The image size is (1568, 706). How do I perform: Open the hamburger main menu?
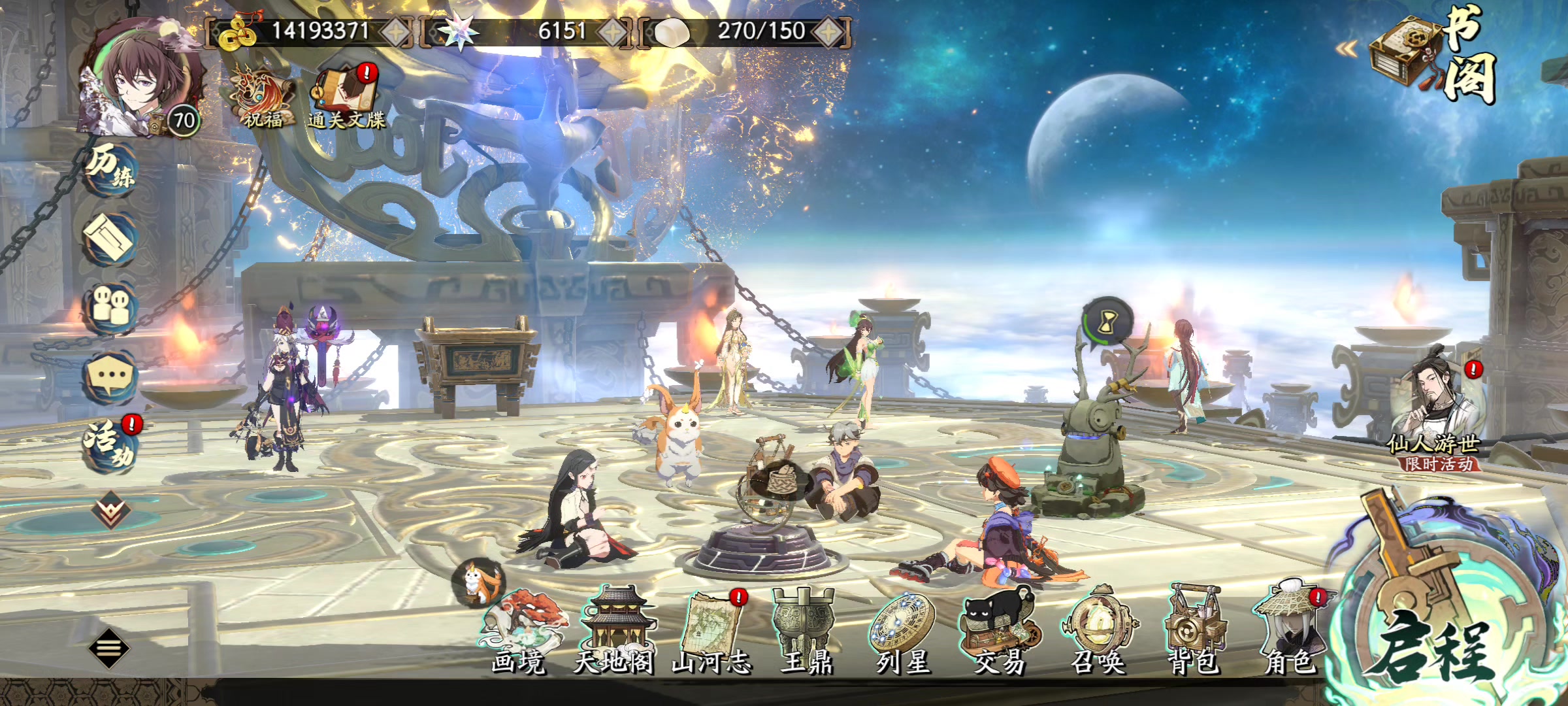pyautogui.click(x=108, y=648)
